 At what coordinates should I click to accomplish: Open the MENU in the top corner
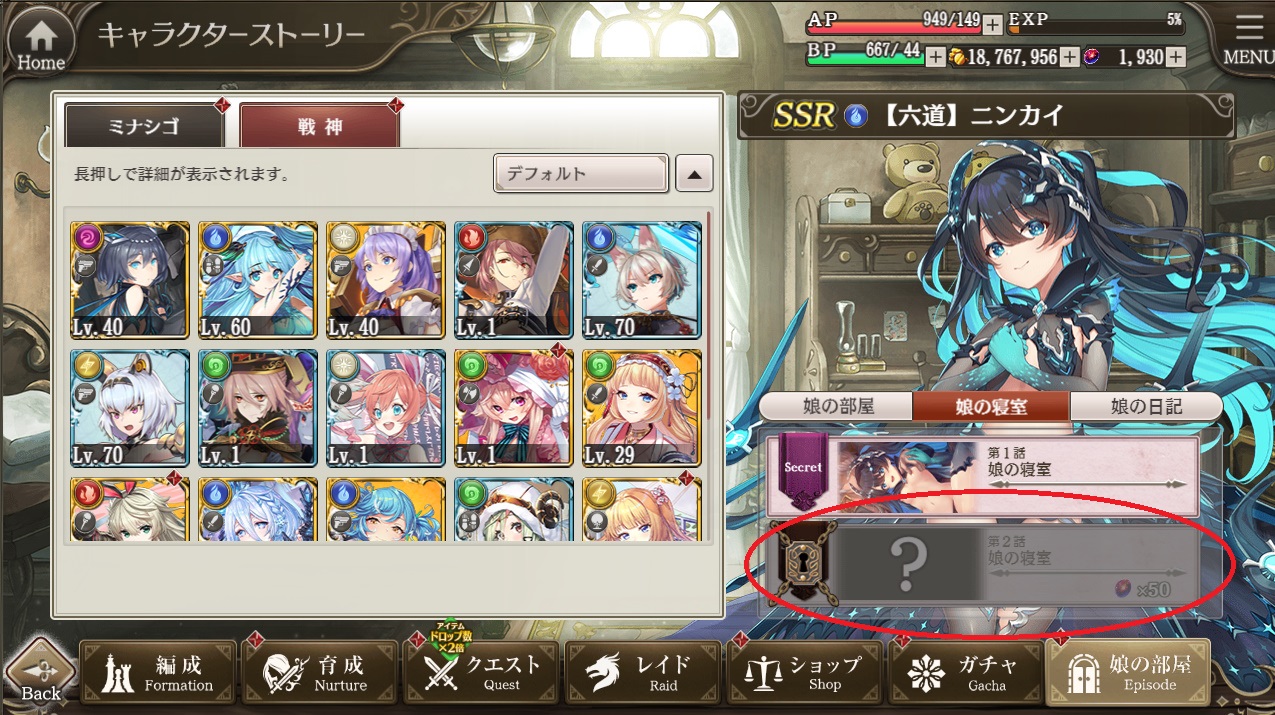click(x=1249, y=41)
